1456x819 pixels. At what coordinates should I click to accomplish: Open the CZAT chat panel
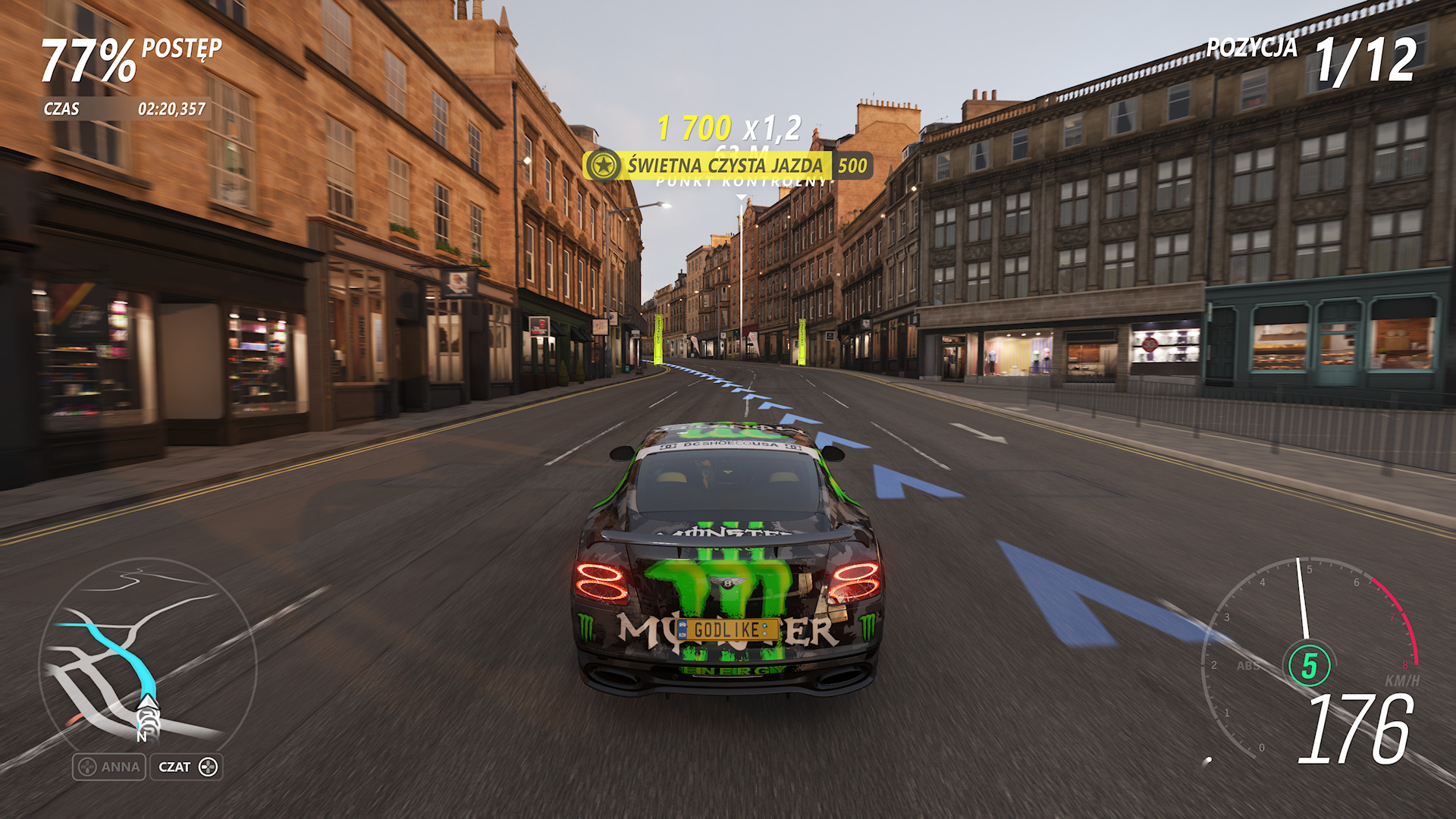187,767
